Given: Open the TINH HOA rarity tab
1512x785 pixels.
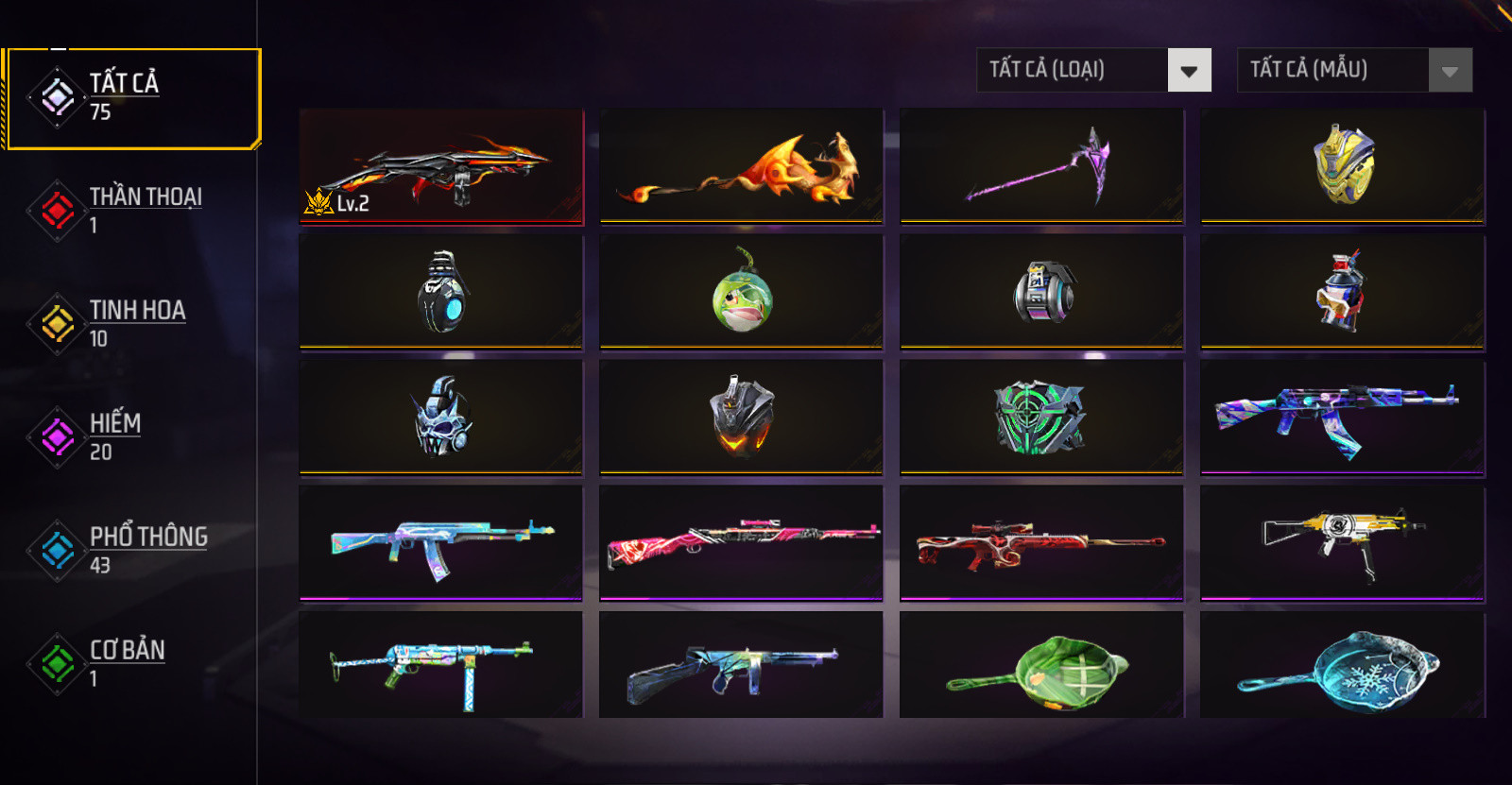Looking at the screenshot, I should pos(132,323).
